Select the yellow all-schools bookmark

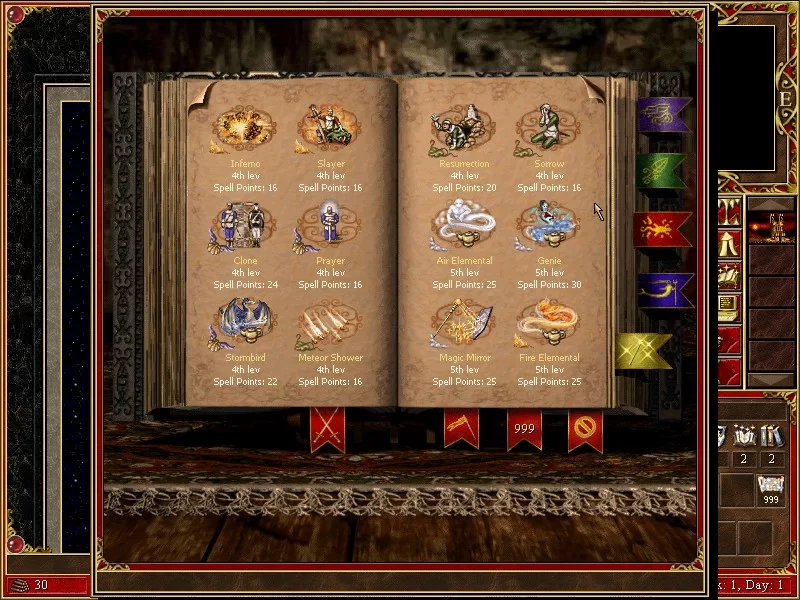(643, 350)
